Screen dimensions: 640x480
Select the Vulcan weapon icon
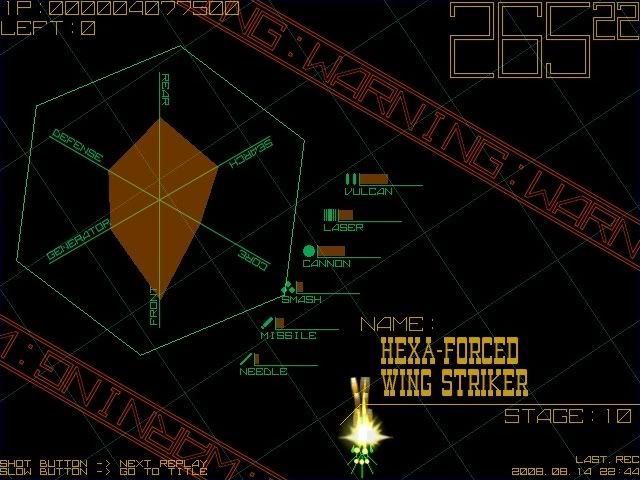[x=351, y=179]
